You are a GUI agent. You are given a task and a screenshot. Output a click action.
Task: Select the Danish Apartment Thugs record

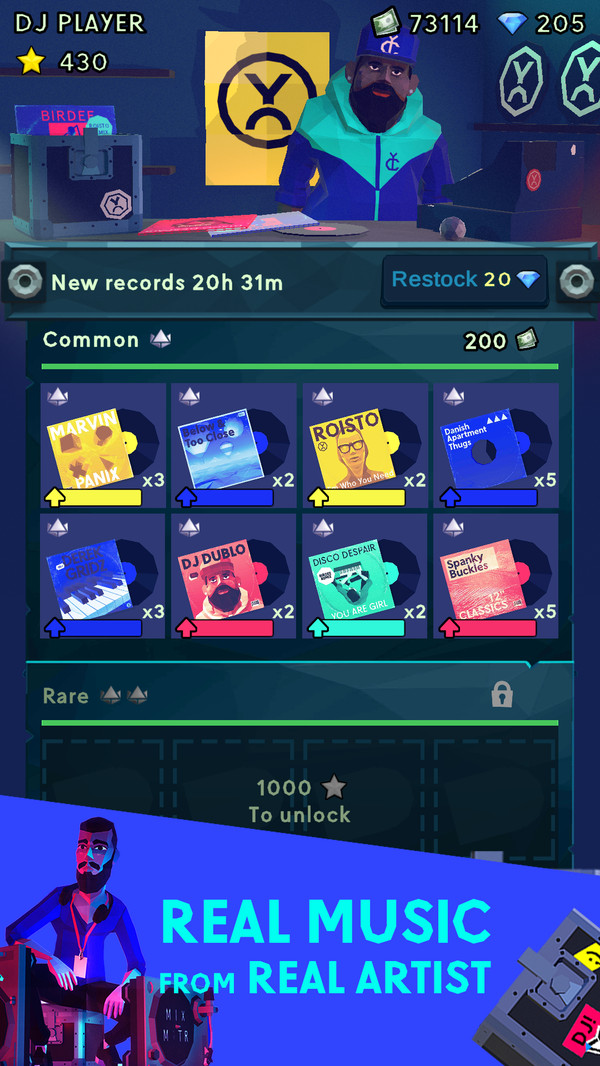pyautogui.click(x=496, y=445)
